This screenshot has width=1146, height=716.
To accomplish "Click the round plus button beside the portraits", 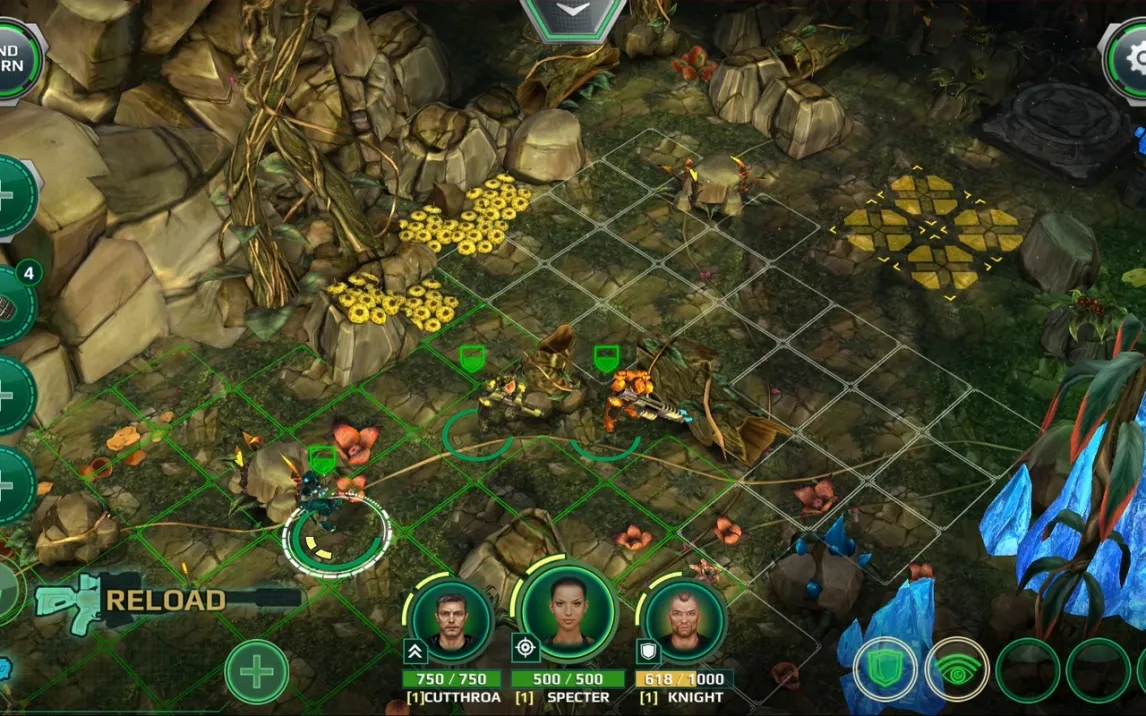I will pos(256,671).
